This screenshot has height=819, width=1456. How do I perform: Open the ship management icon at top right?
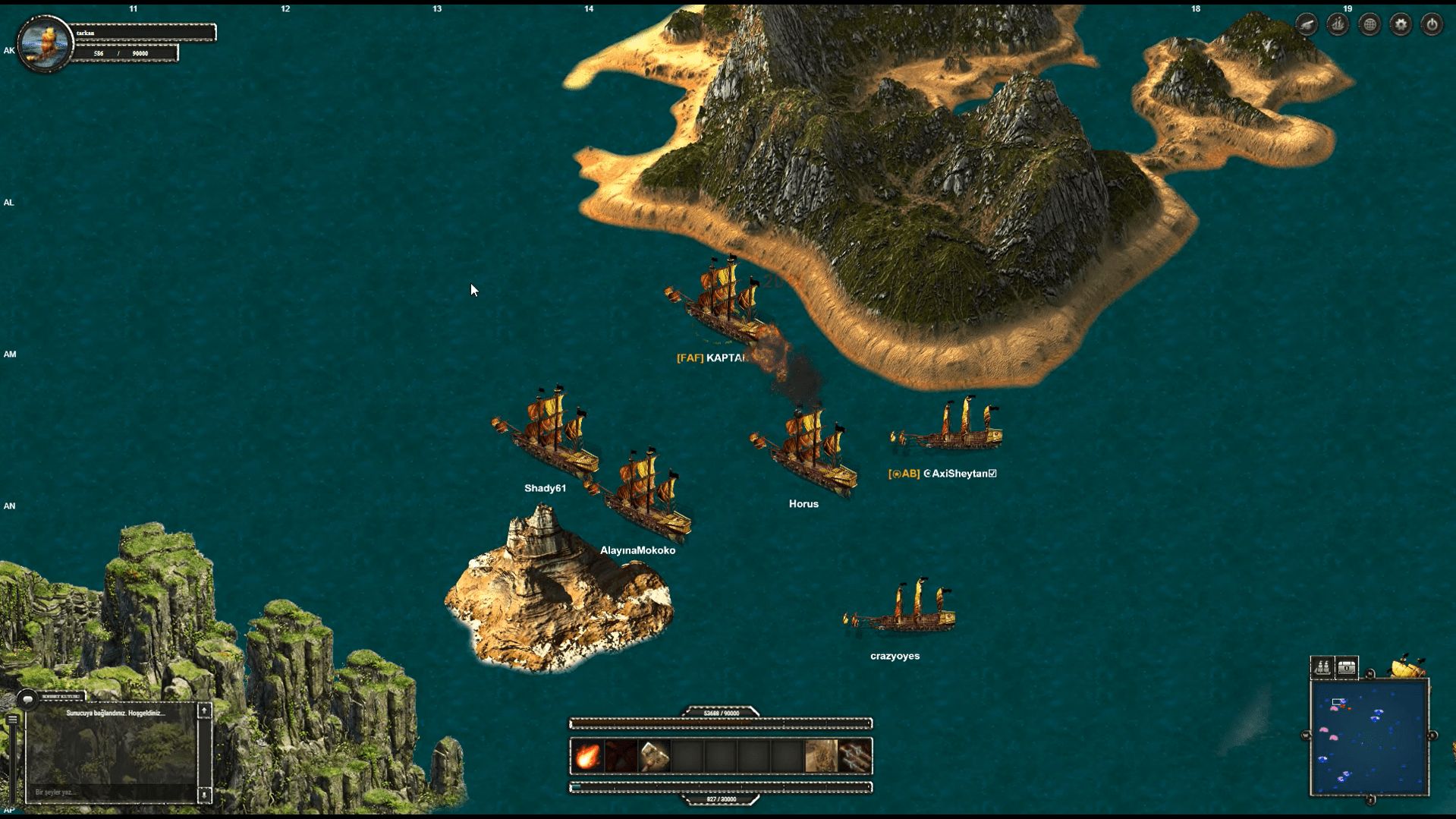coord(1337,25)
